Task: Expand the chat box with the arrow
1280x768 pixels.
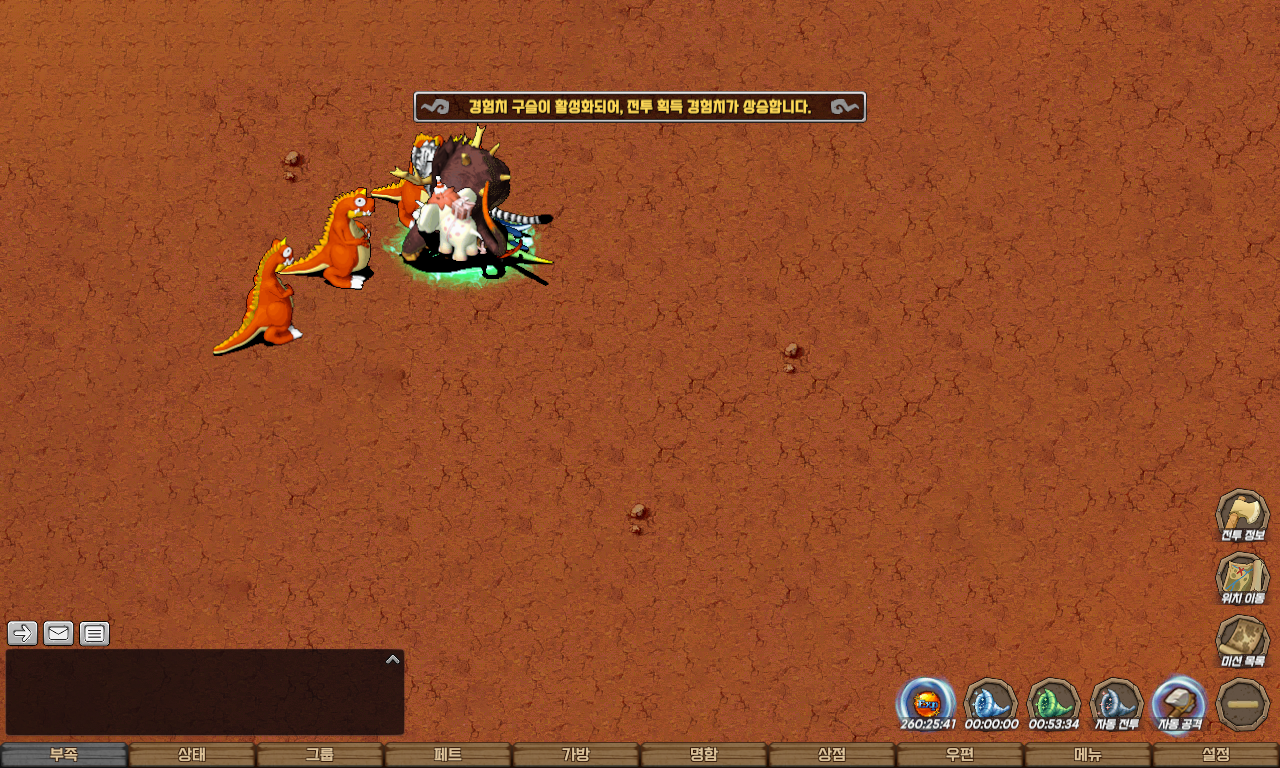Action: (393, 660)
